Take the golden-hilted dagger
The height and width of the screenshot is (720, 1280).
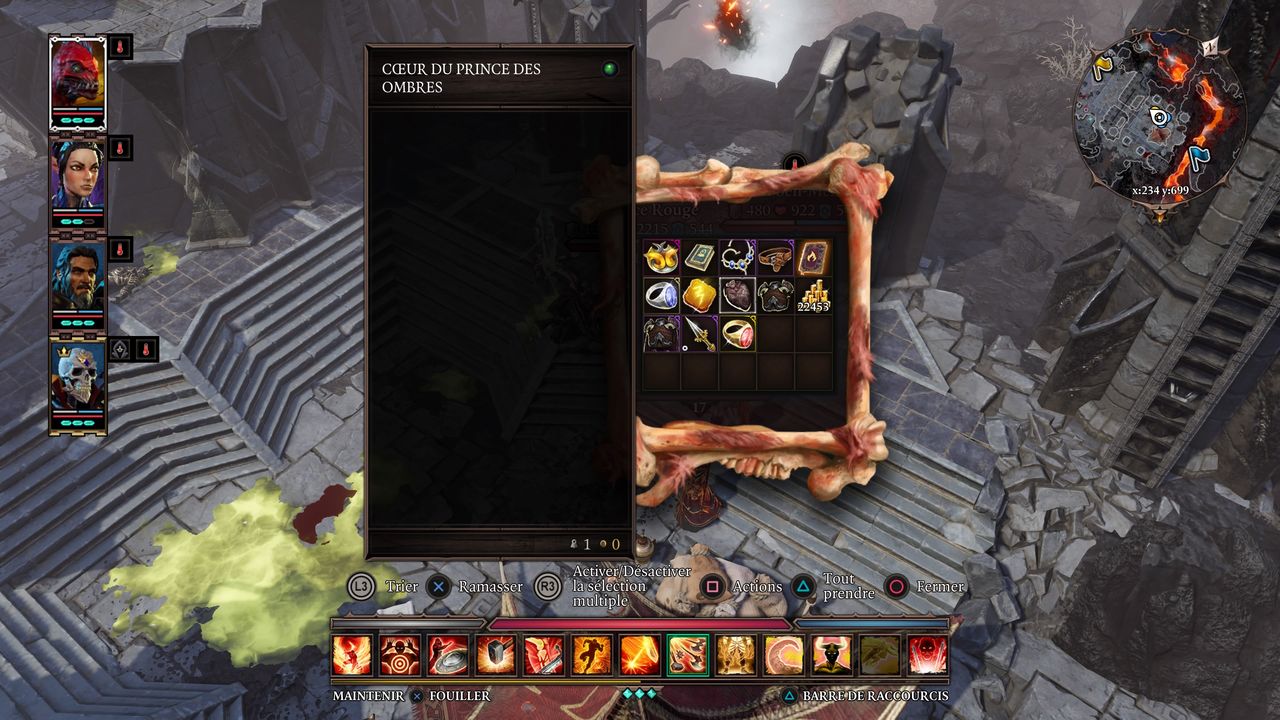(x=699, y=334)
